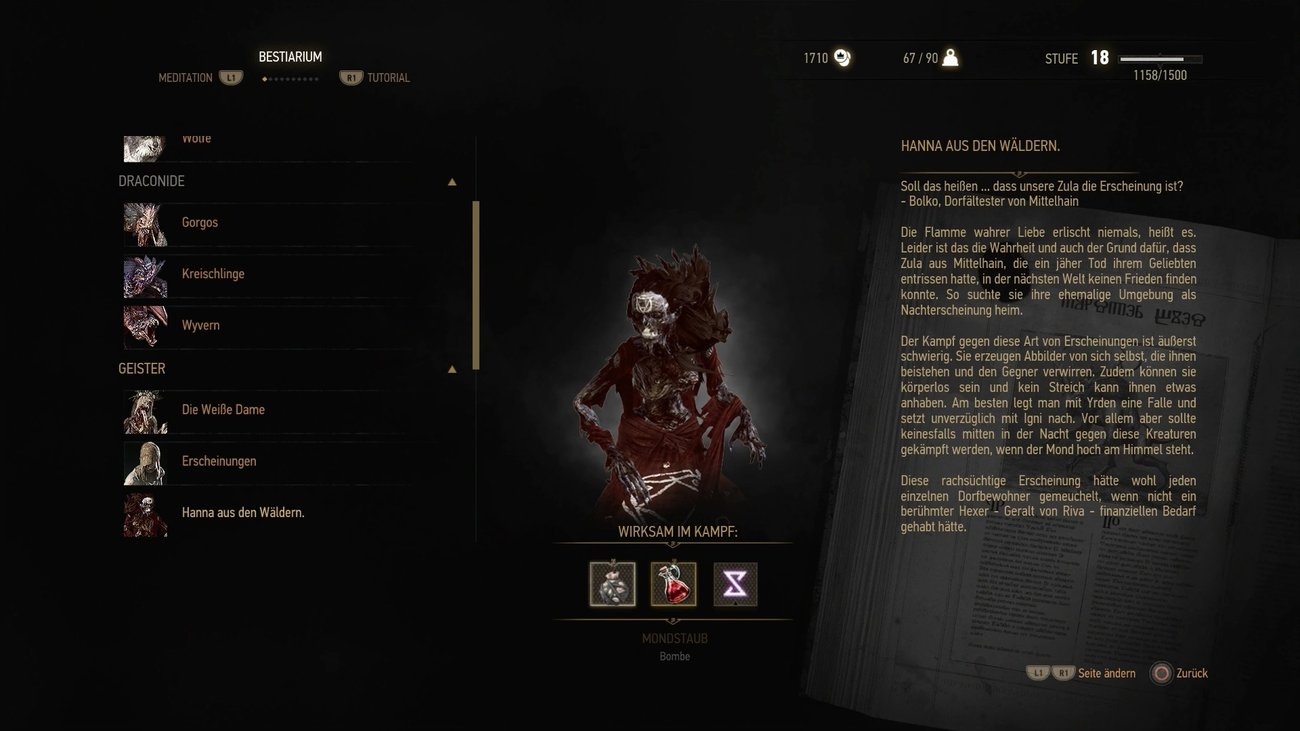Click the red potion icon under Wirksam im Kampf
The image size is (1300, 731).
tap(675, 584)
